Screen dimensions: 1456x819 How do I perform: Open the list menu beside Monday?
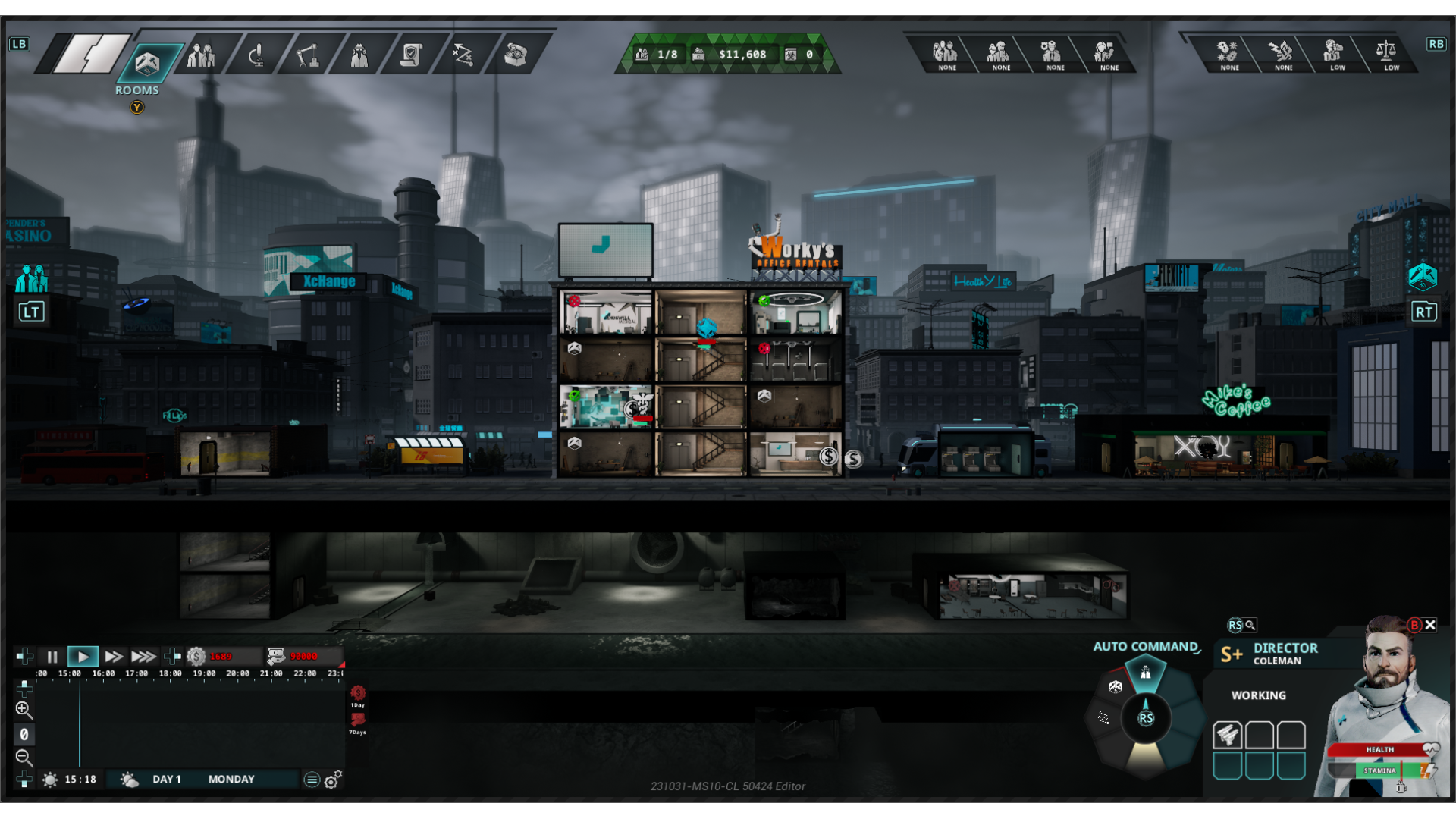[312, 780]
